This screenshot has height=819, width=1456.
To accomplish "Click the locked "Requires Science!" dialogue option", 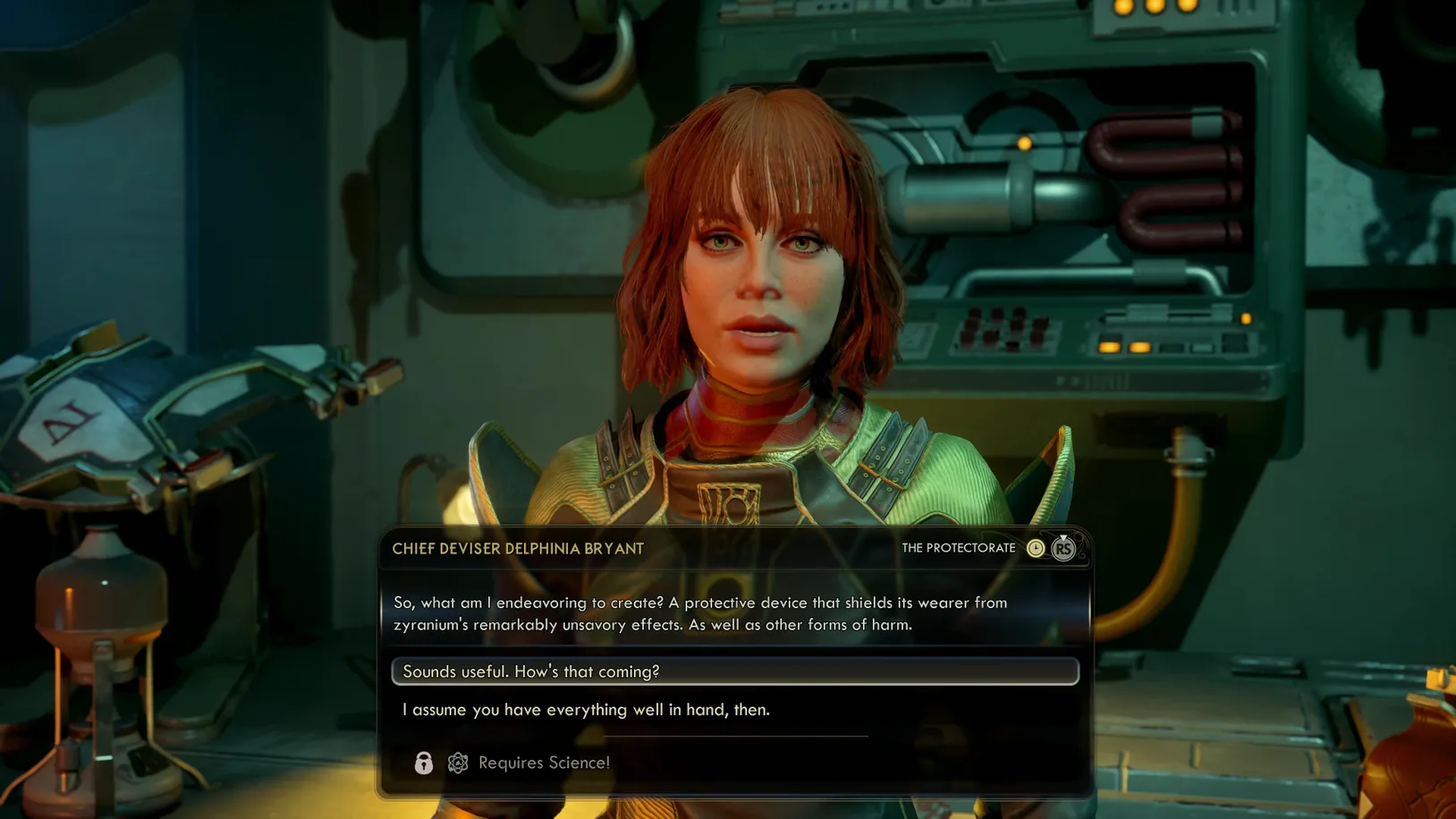I will click(544, 763).
